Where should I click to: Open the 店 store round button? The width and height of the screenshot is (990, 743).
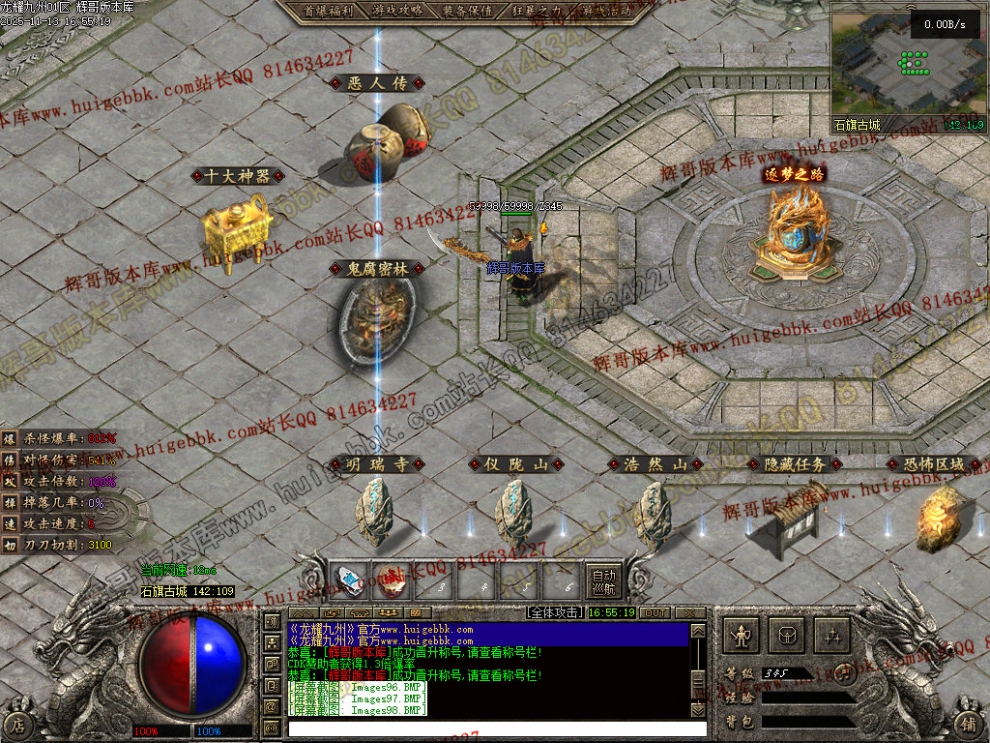pyautogui.click(x=17, y=724)
